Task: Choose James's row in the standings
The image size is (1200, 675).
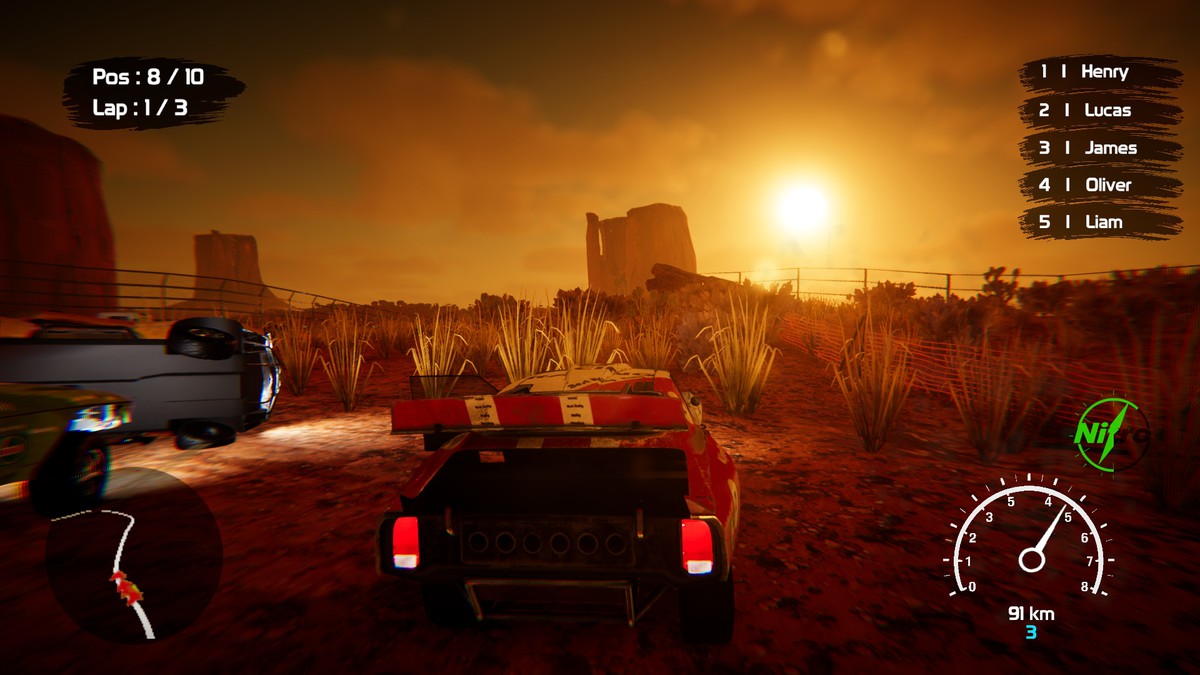Action: click(1098, 148)
